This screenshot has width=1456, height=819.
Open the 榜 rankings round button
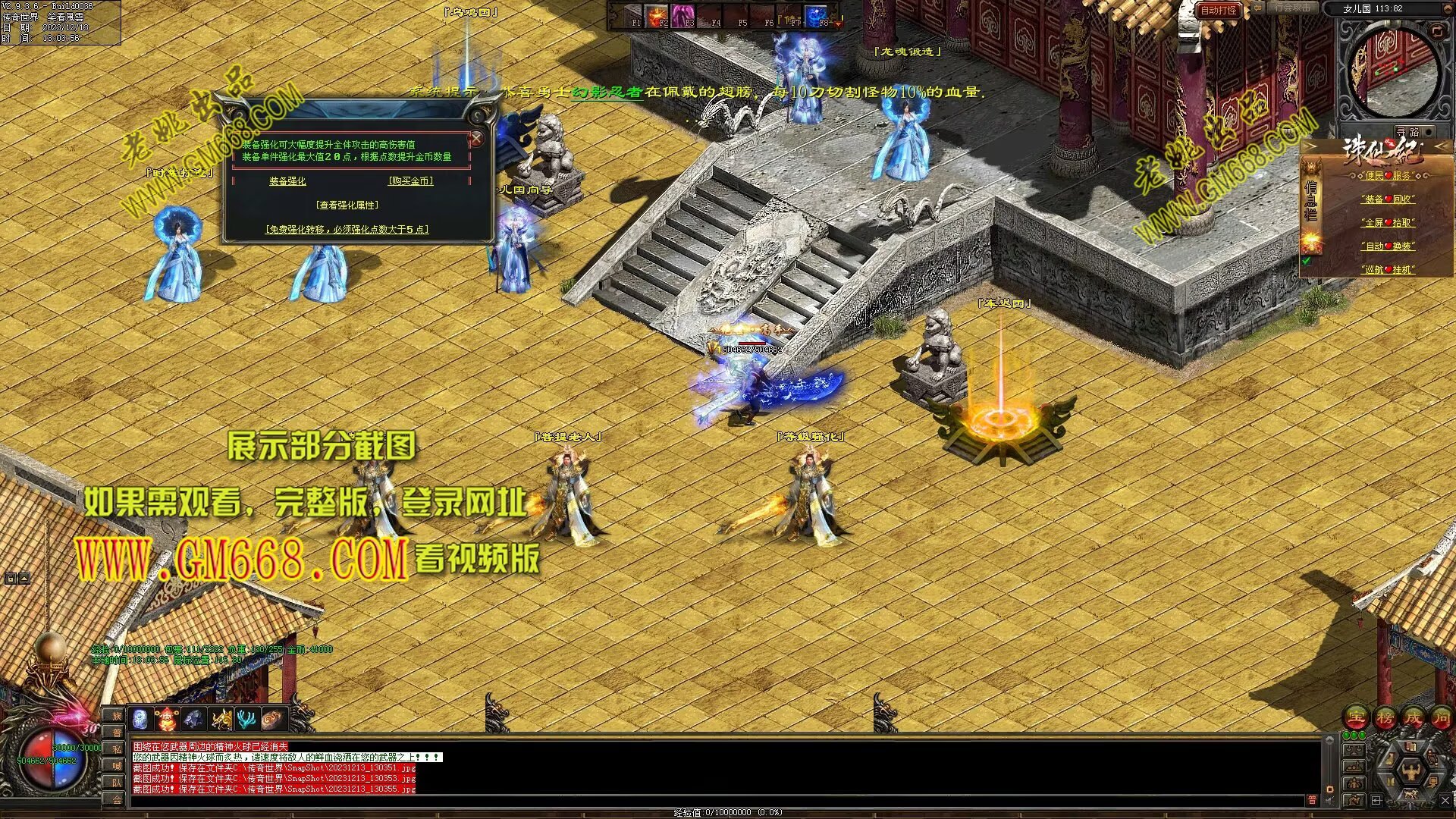(x=1385, y=717)
